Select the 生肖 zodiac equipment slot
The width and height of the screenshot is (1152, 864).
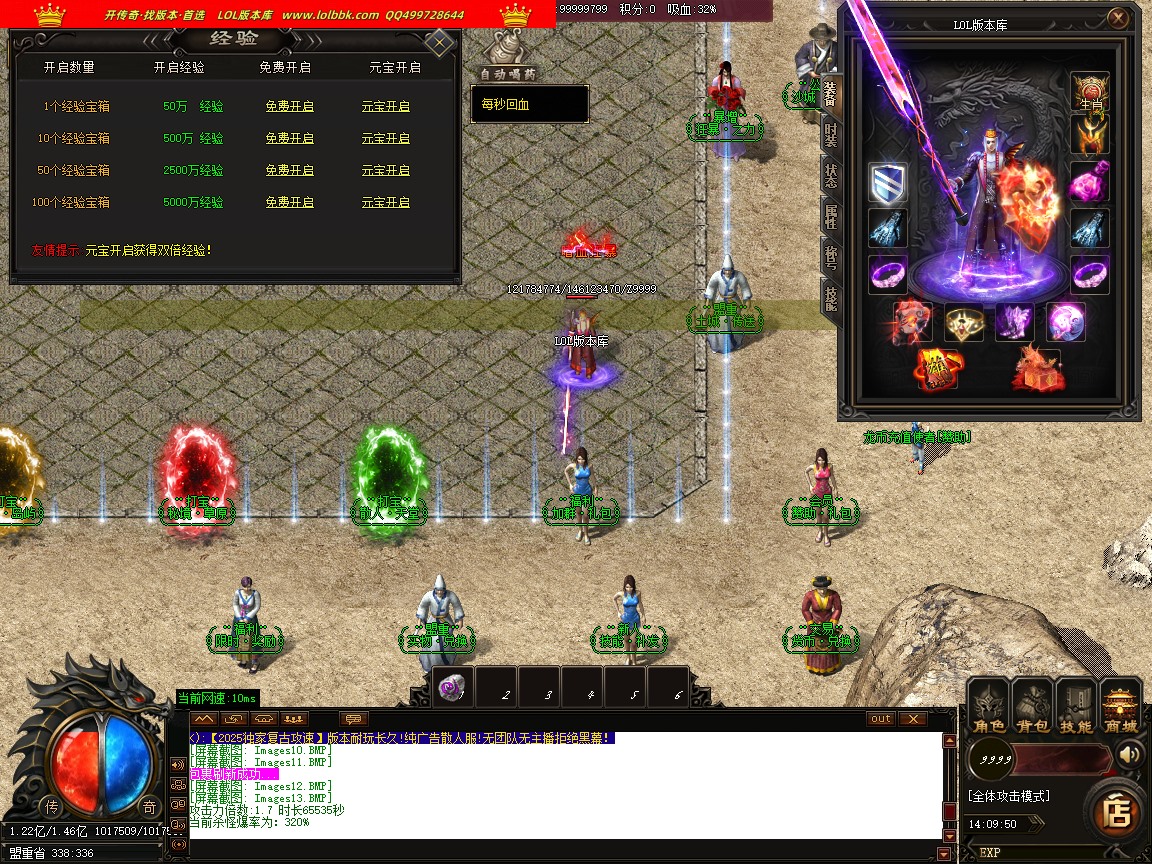pyautogui.click(x=1090, y=91)
